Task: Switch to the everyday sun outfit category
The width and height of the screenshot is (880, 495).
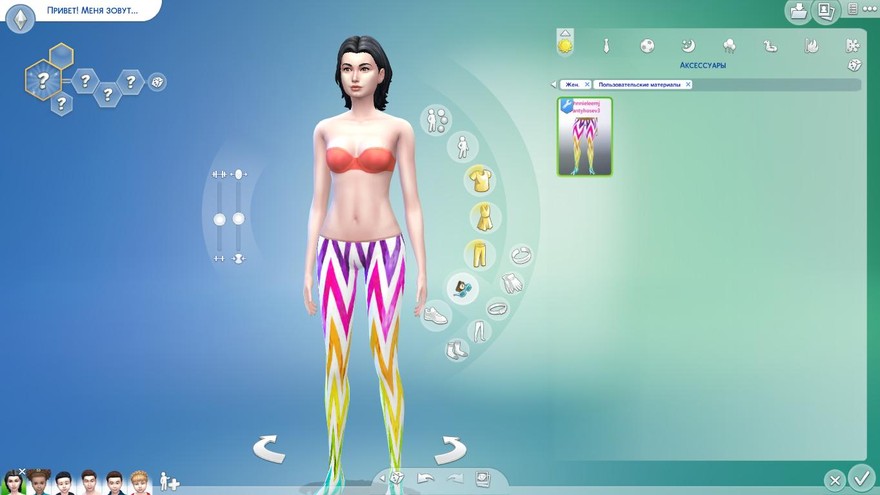Action: 566,44
